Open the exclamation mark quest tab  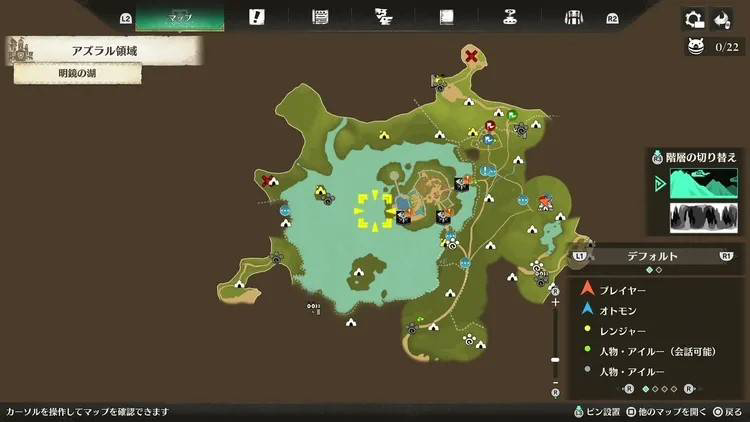(257, 17)
